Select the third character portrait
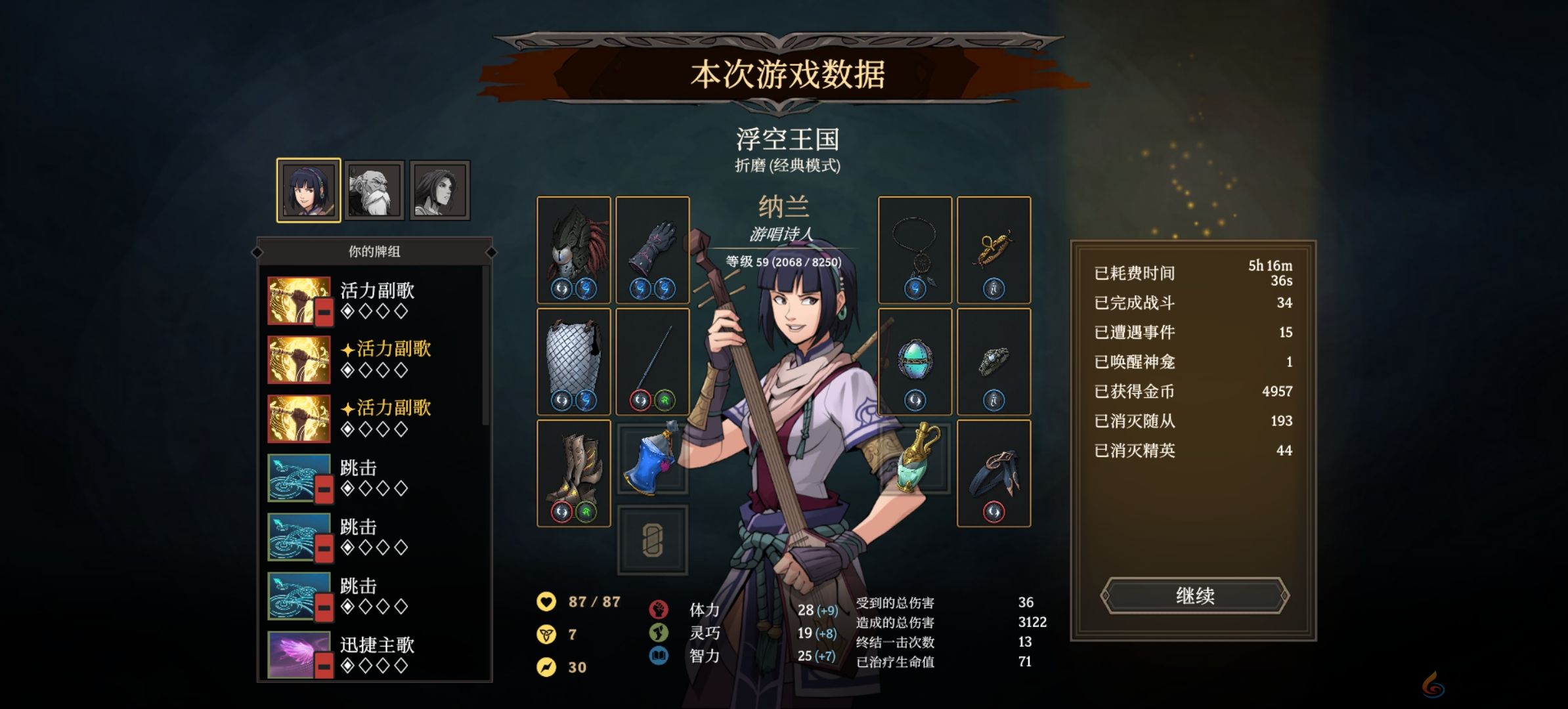 [x=439, y=189]
